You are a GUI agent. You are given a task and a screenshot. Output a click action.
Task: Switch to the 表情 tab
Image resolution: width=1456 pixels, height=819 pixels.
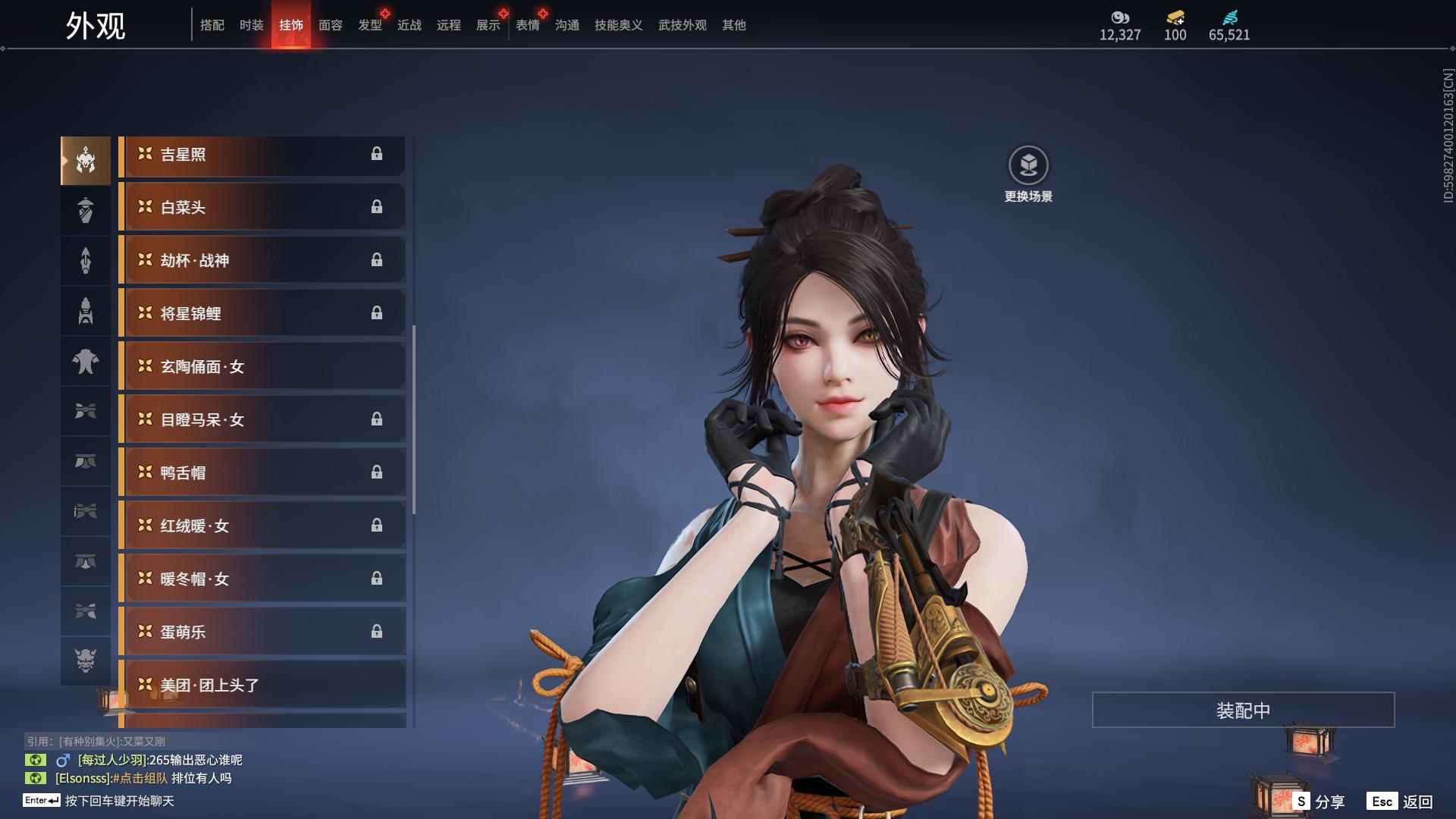pyautogui.click(x=527, y=25)
